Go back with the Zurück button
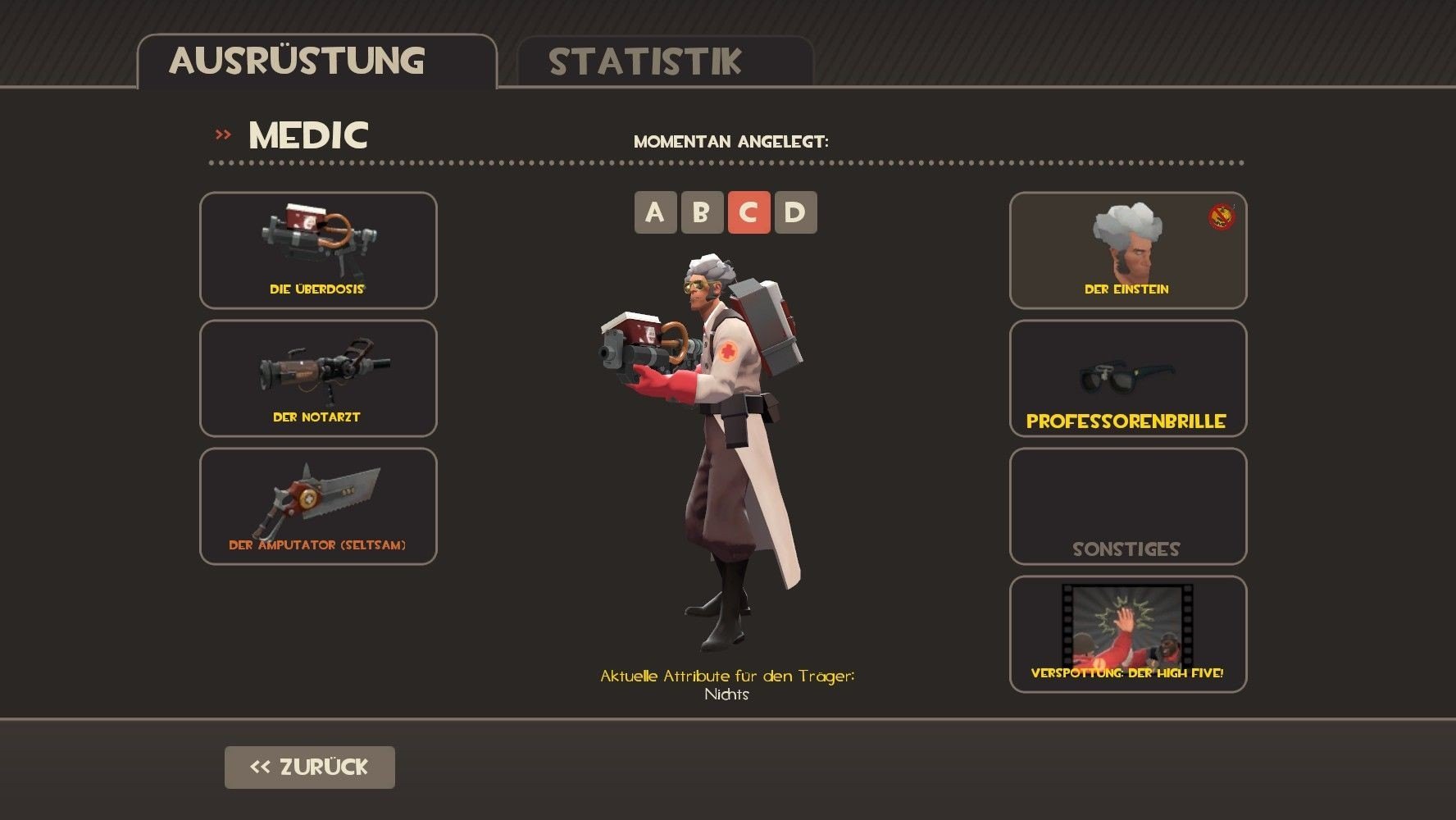 click(309, 768)
